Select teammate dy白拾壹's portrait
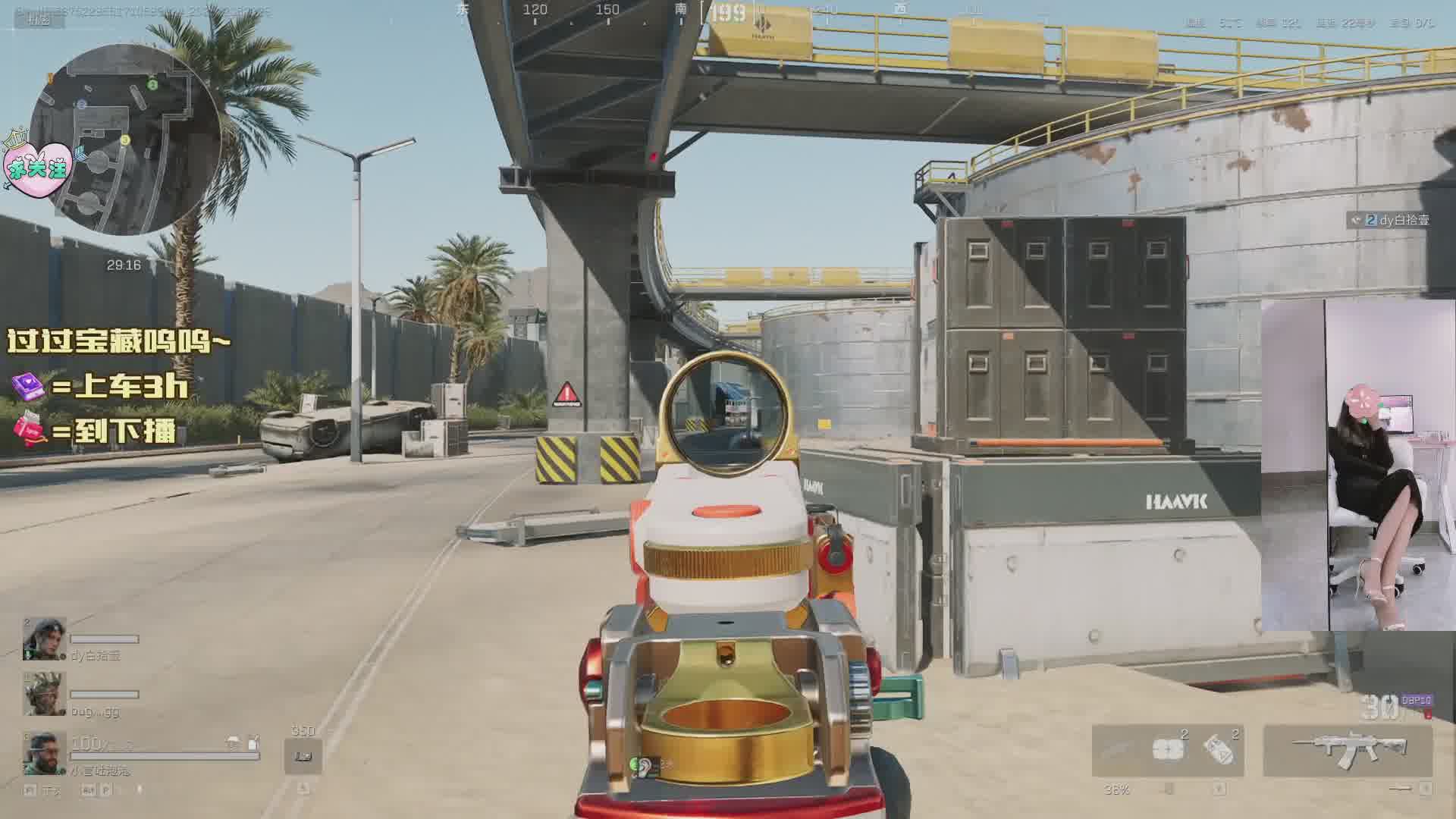The width and height of the screenshot is (1456, 819). point(44,639)
